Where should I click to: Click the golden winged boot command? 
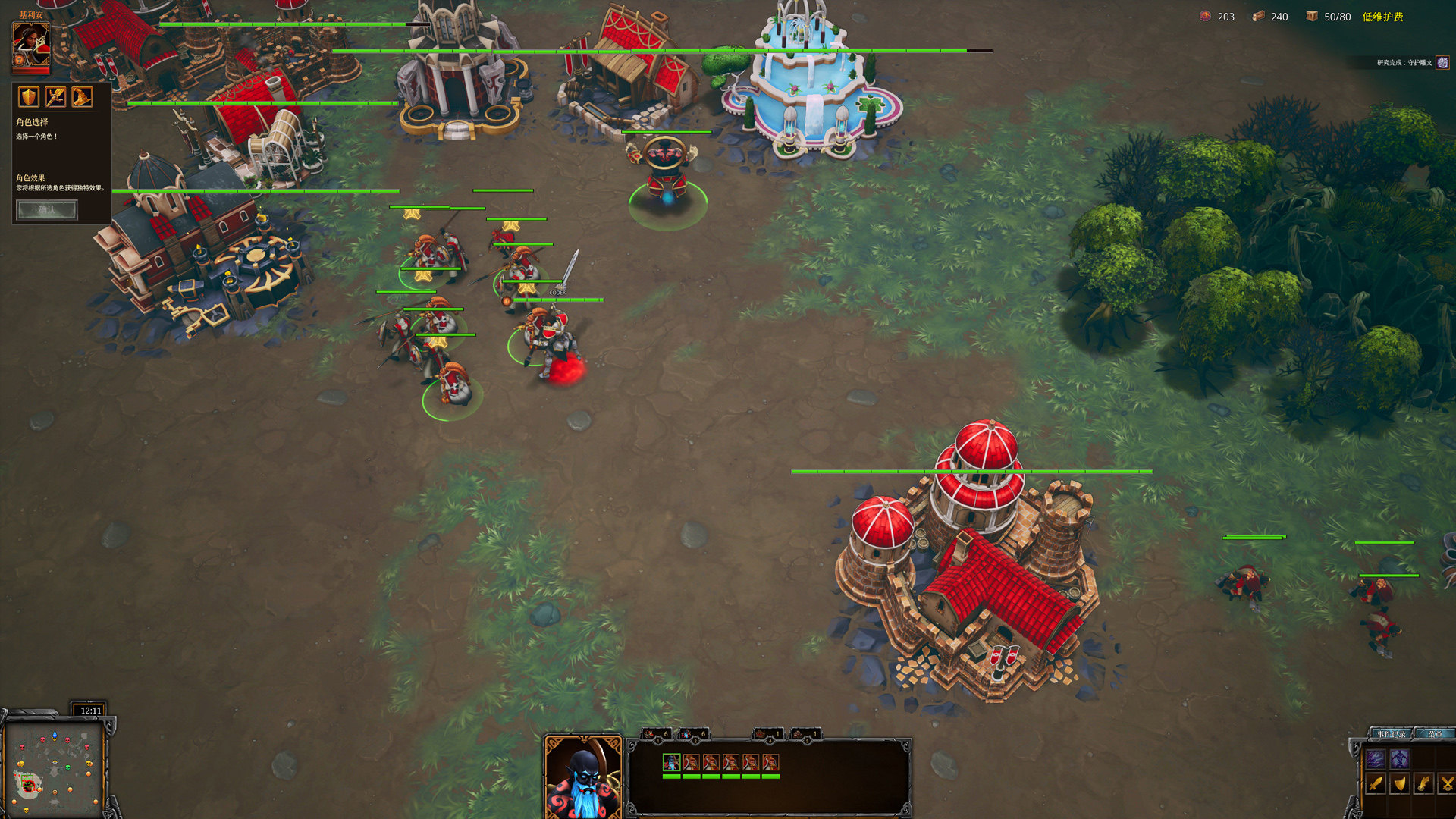point(1424,783)
